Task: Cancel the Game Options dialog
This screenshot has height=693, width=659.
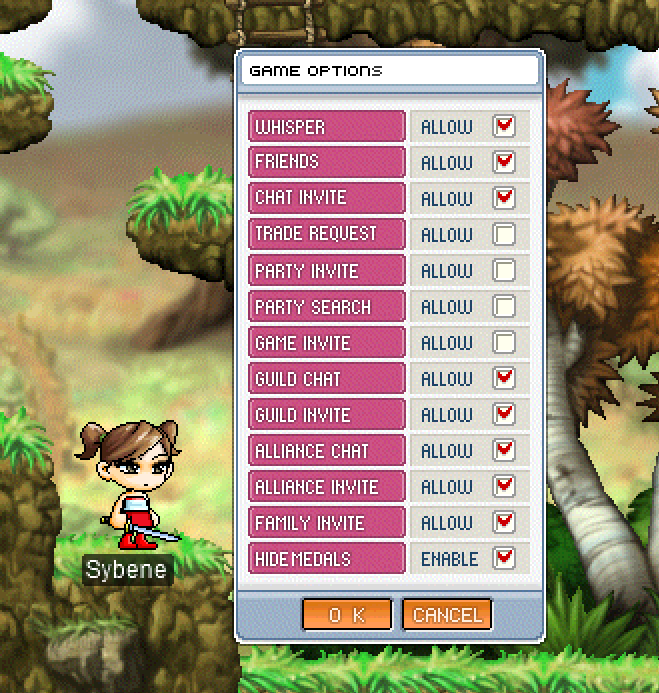Action: pyautogui.click(x=447, y=614)
